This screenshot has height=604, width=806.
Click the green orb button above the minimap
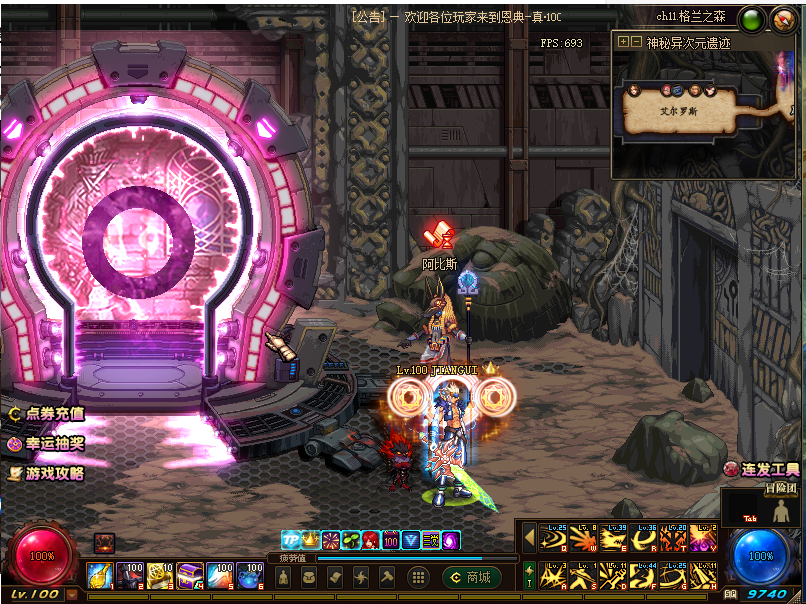tap(753, 18)
